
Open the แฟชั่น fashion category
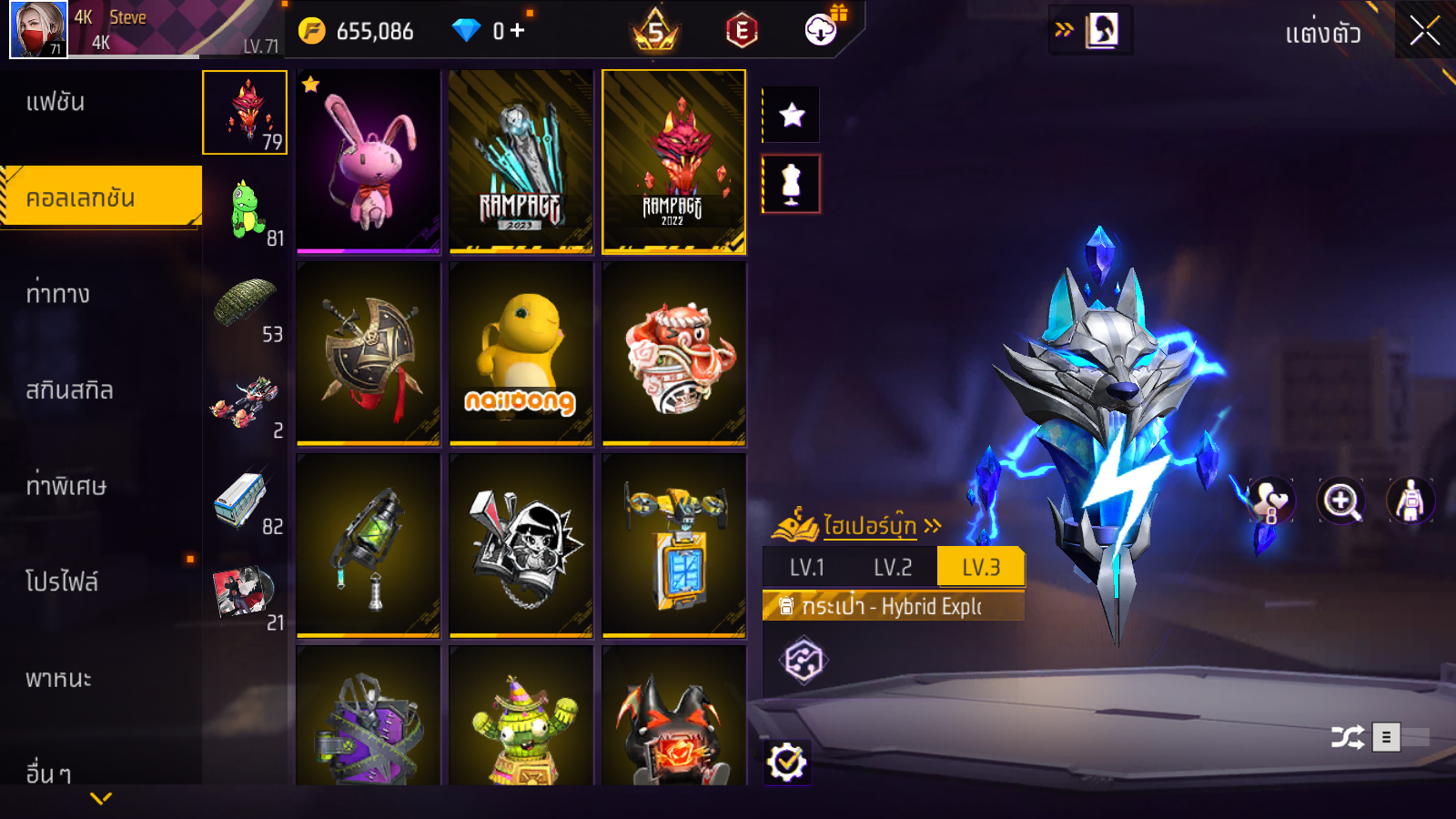56,102
